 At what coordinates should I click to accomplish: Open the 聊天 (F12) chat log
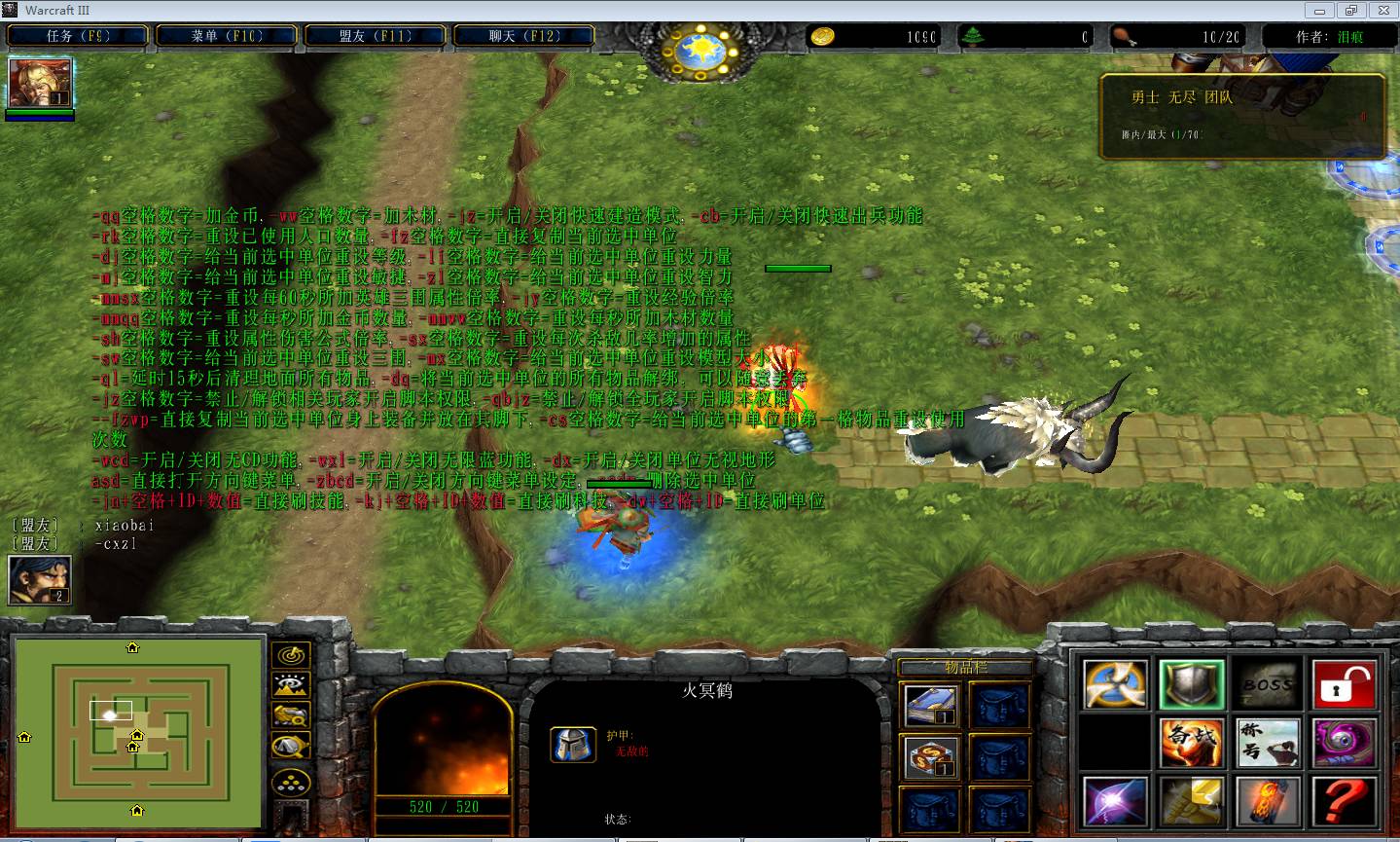523,36
